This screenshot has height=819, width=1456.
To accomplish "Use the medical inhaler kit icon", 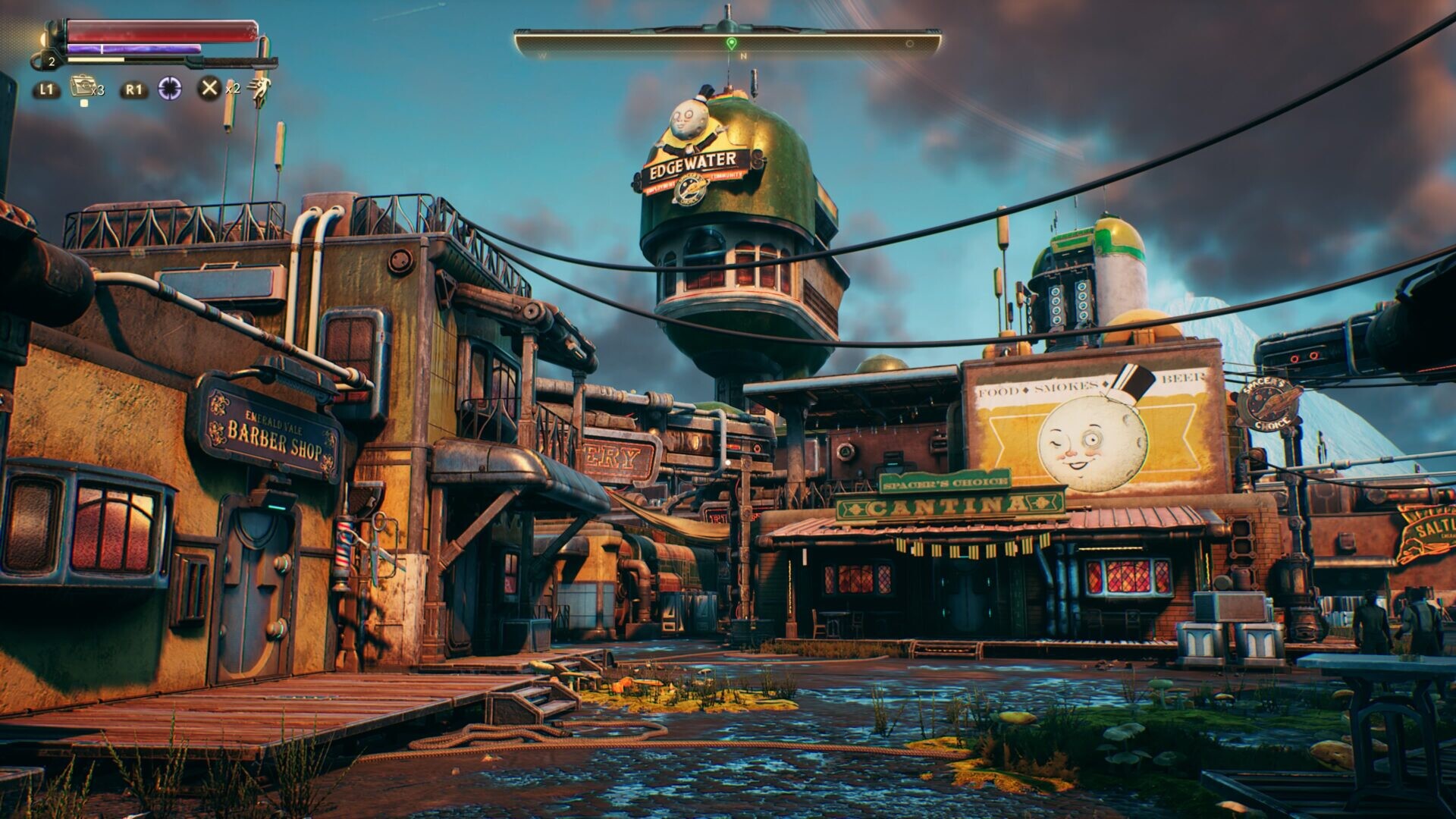I will pos(81,86).
